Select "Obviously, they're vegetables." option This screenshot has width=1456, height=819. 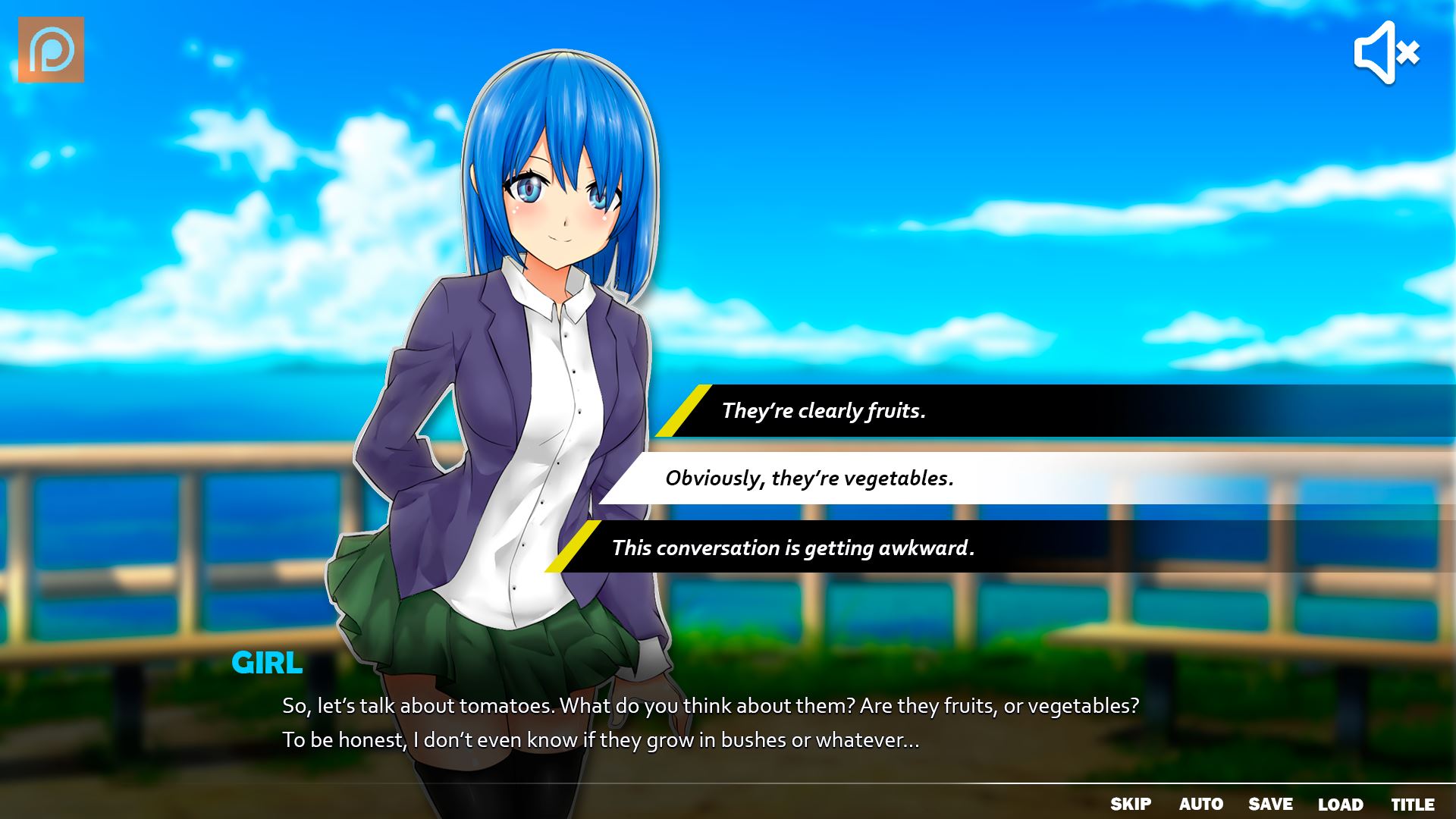click(x=809, y=479)
